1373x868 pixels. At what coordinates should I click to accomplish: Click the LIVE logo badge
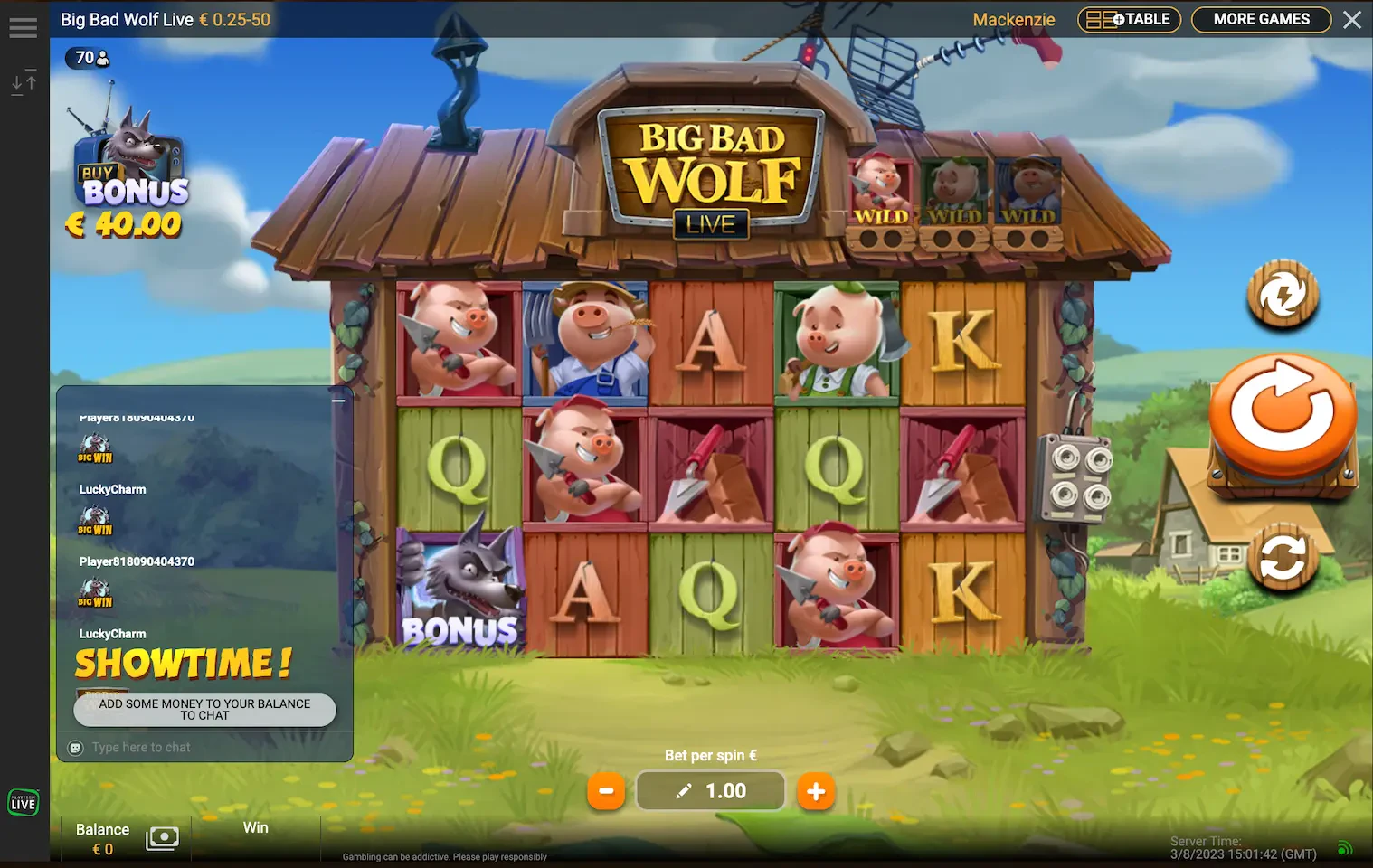point(24,802)
